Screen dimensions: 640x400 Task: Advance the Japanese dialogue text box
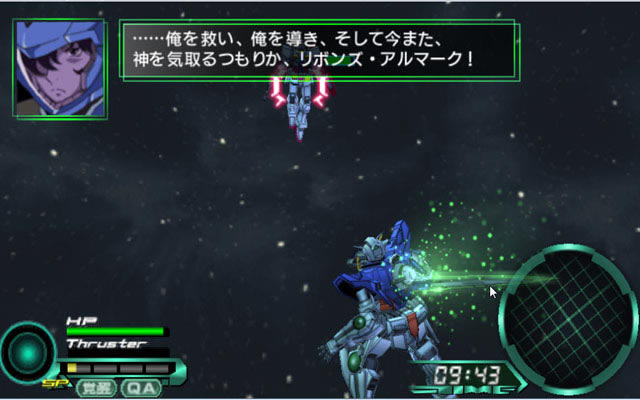(317, 50)
